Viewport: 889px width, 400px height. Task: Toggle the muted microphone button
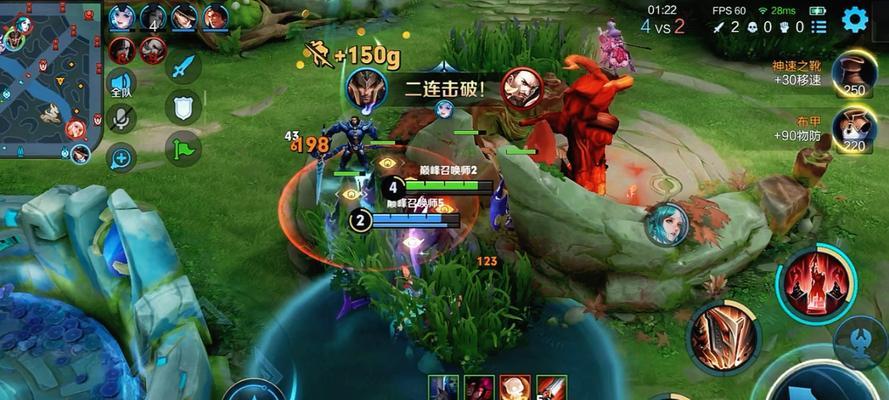[x=122, y=119]
